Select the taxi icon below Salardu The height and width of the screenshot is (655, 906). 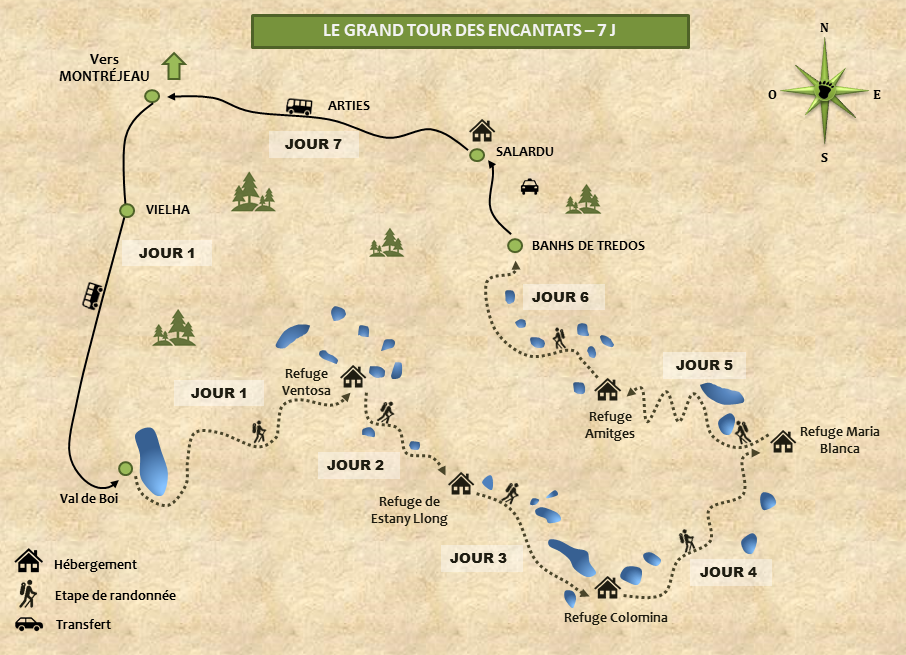pyautogui.click(x=529, y=186)
